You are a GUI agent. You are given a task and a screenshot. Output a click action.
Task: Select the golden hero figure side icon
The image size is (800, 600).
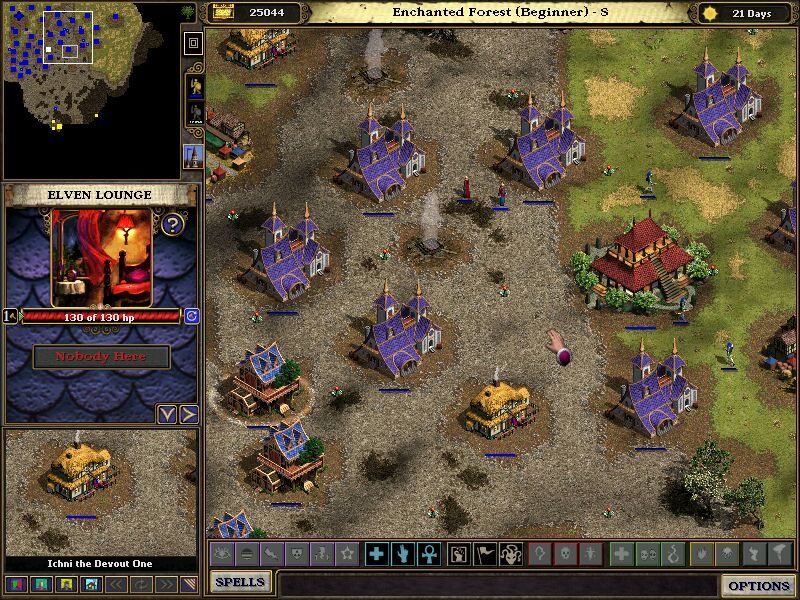[x=194, y=86]
